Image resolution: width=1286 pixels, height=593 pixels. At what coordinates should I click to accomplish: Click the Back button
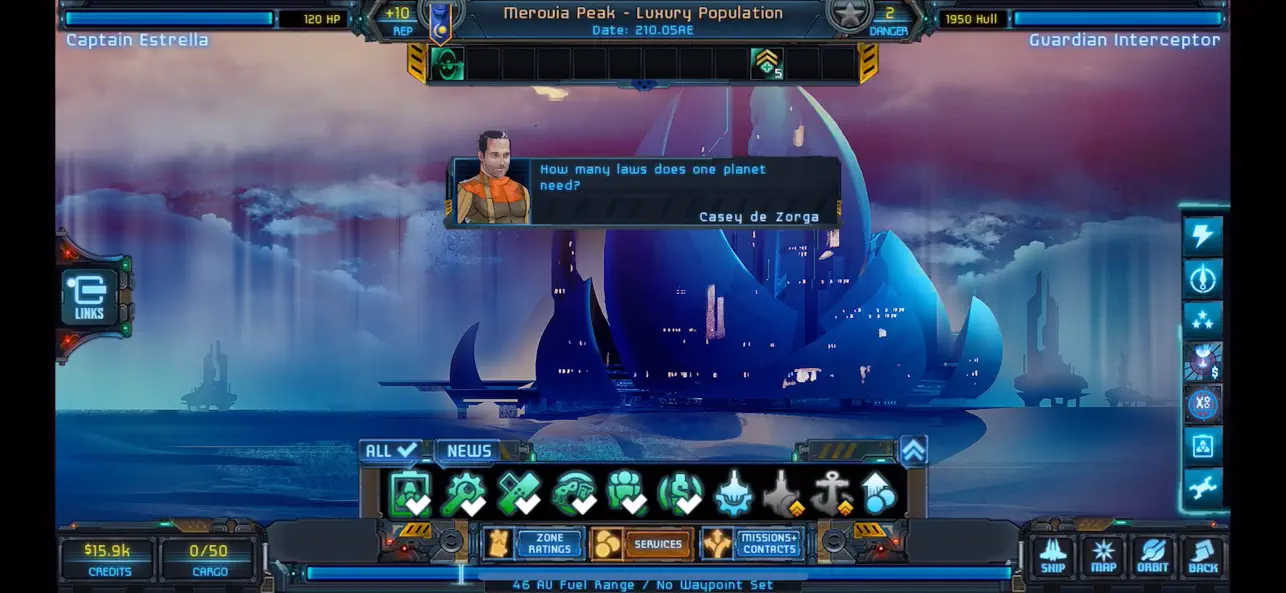[1203, 556]
